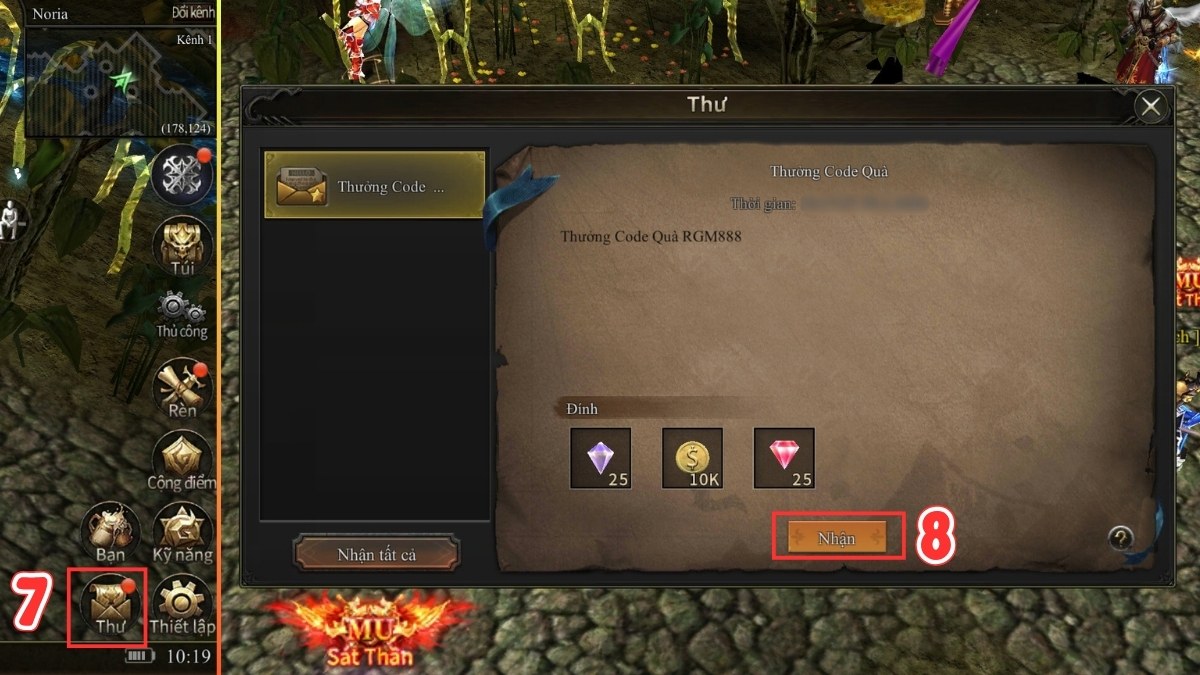Open the Thư mail icon
The height and width of the screenshot is (675, 1200).
107,604
